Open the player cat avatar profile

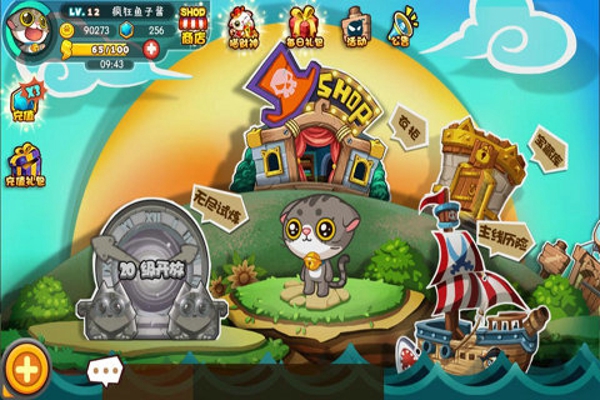pos(30,30)
